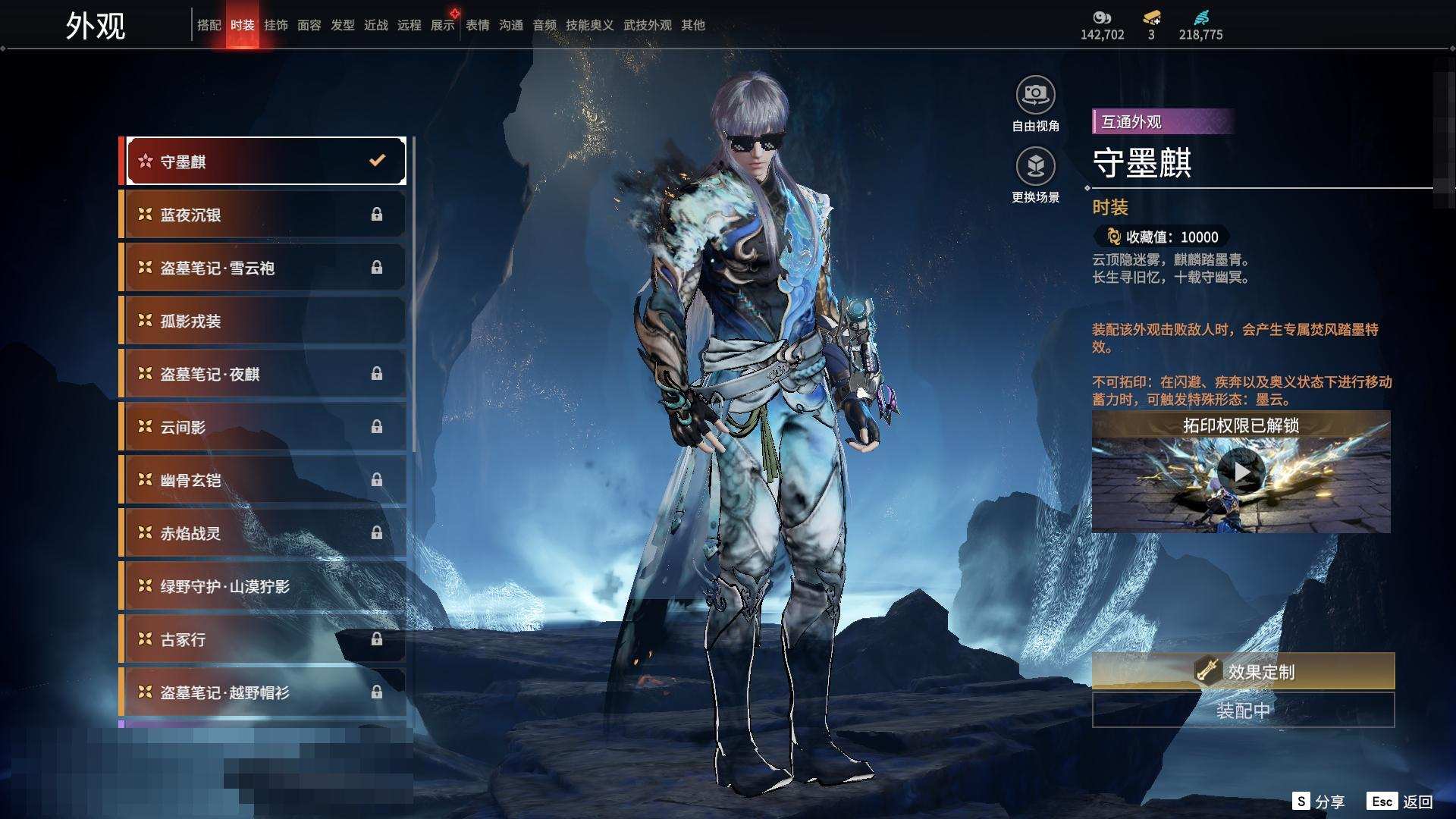
Task: Open the 挂饰 accessories tab
Action: pyautogui.click(x=275, y=25)
